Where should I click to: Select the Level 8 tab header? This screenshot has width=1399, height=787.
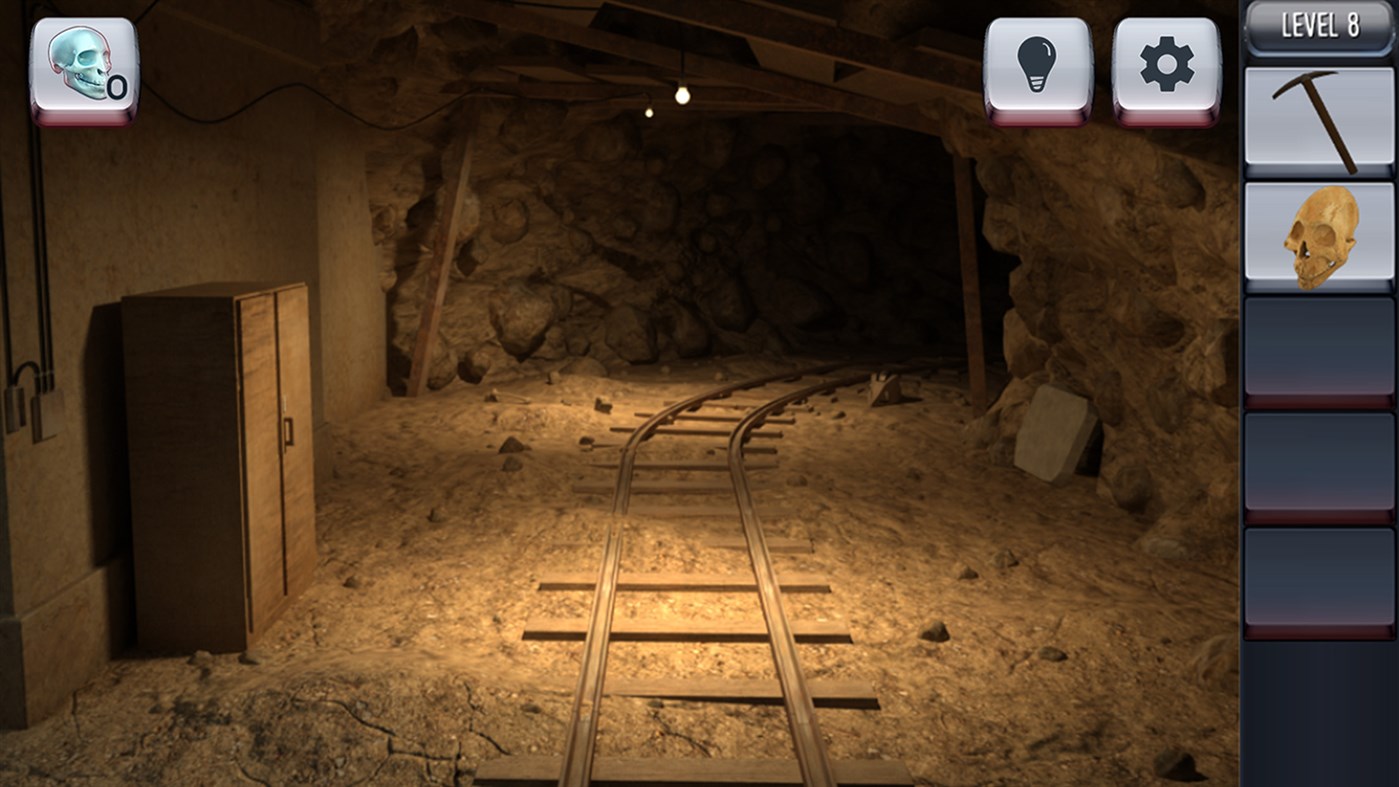(x=1318, y=26)
